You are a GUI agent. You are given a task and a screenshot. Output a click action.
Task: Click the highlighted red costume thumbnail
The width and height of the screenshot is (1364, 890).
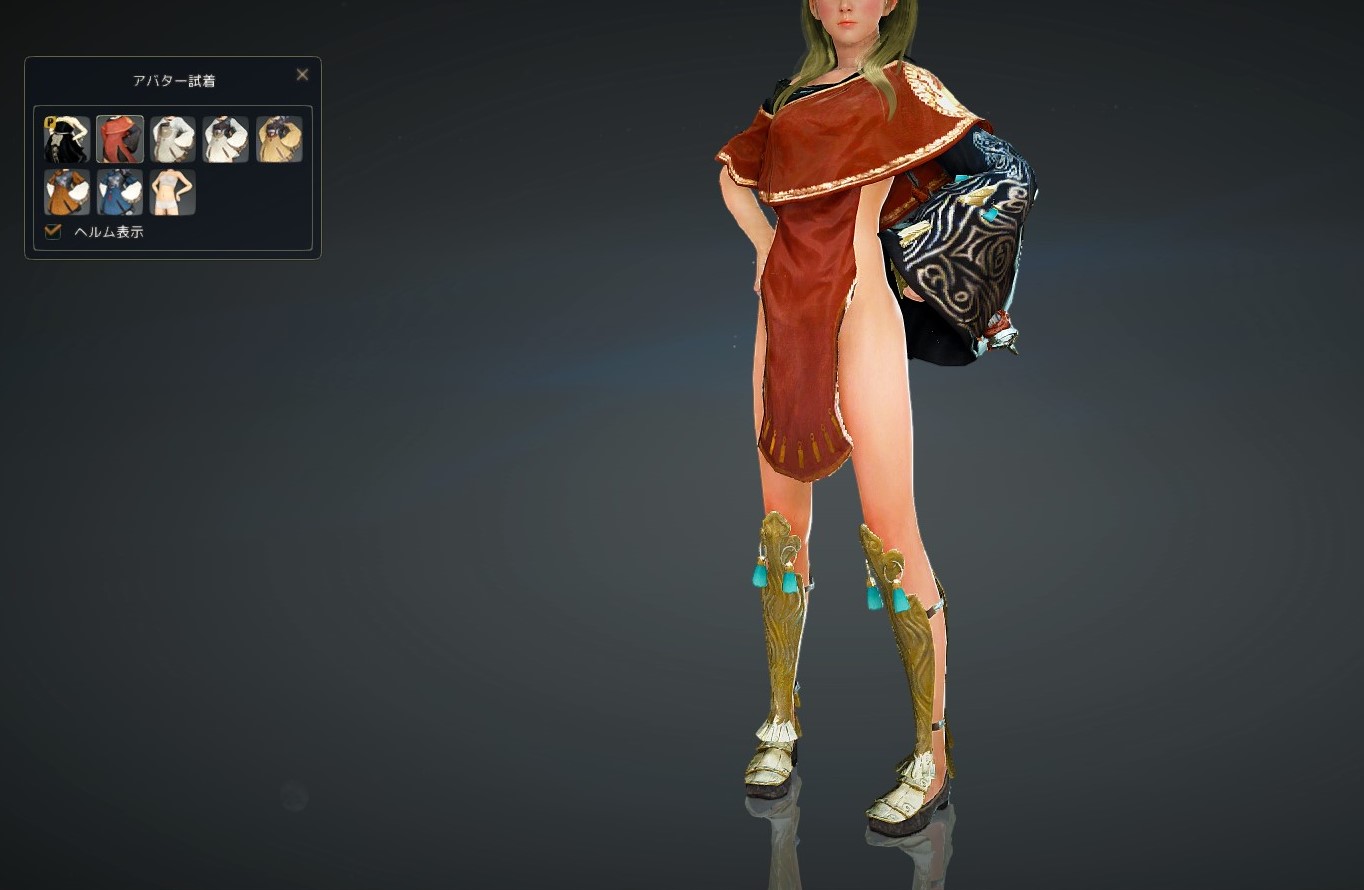[x=119, y=138]
